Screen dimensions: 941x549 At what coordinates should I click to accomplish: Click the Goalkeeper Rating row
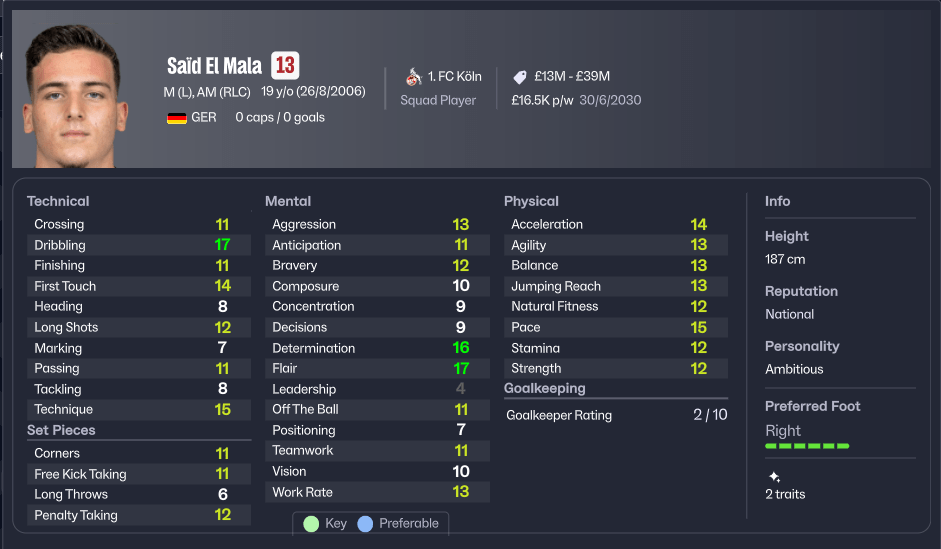pyautogui.click(x=615, y=415)
